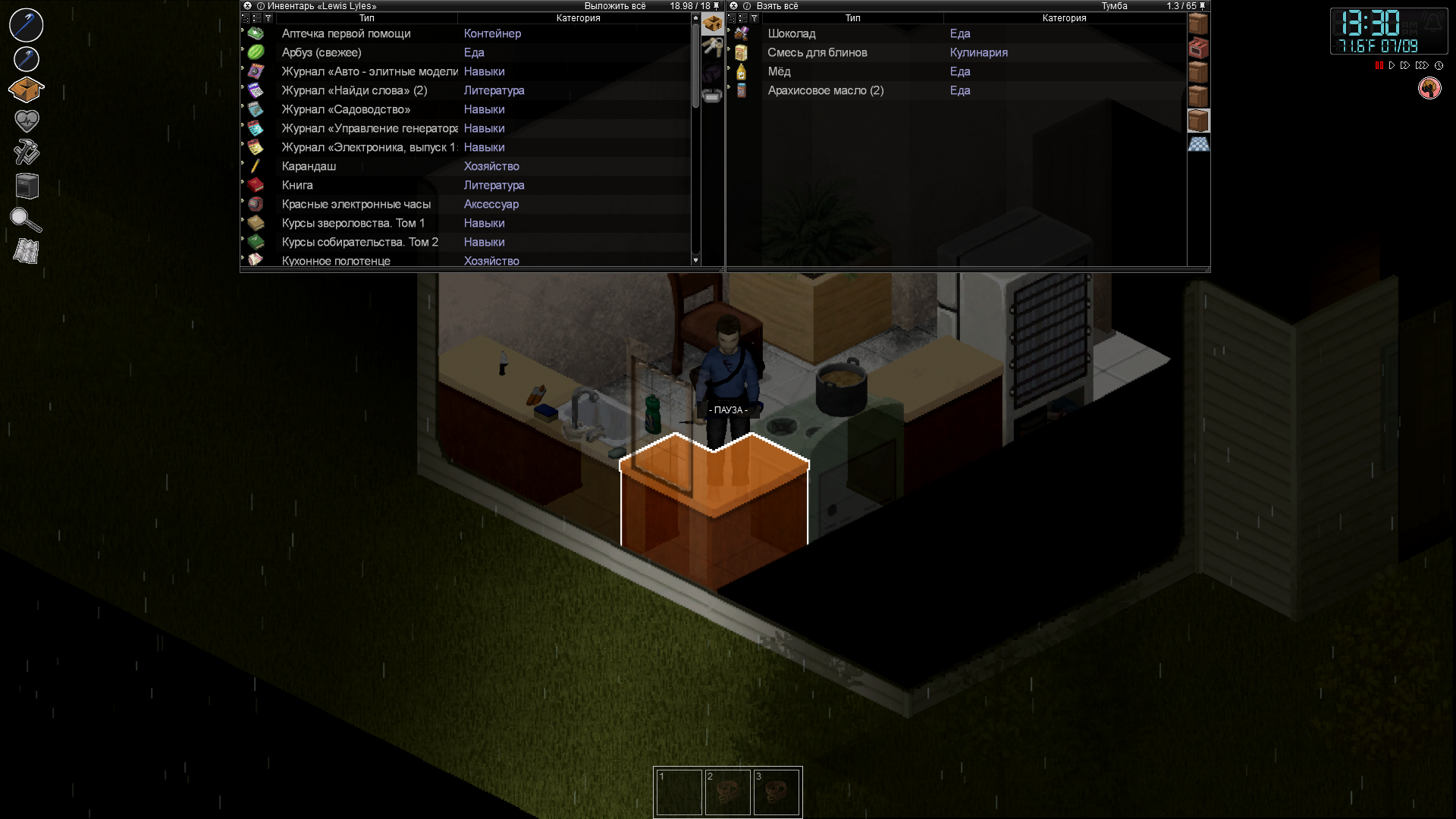Activate the magnifying glass search mode
This screenshot has width=1456, height=819.
tap(27, 219)
